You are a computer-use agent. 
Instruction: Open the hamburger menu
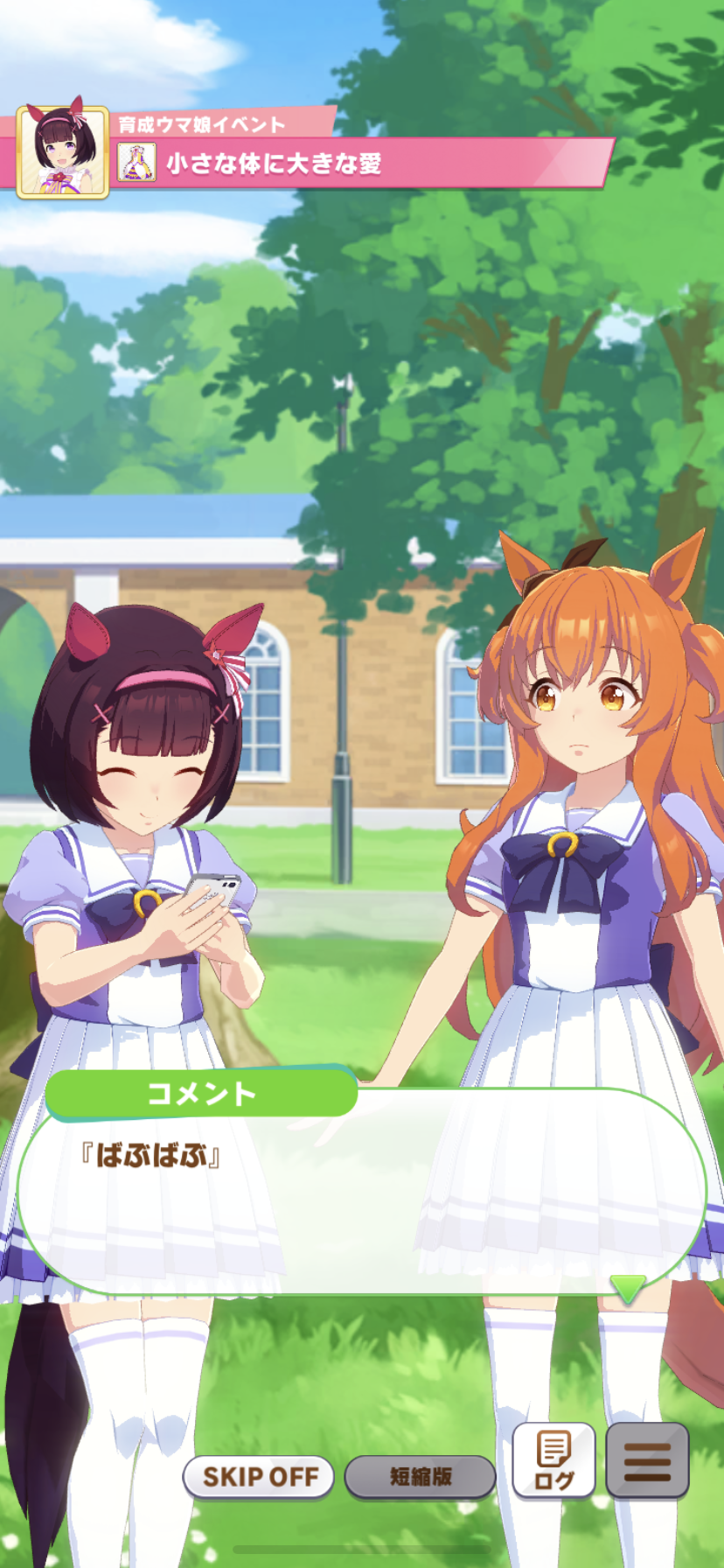(647, 1461)
